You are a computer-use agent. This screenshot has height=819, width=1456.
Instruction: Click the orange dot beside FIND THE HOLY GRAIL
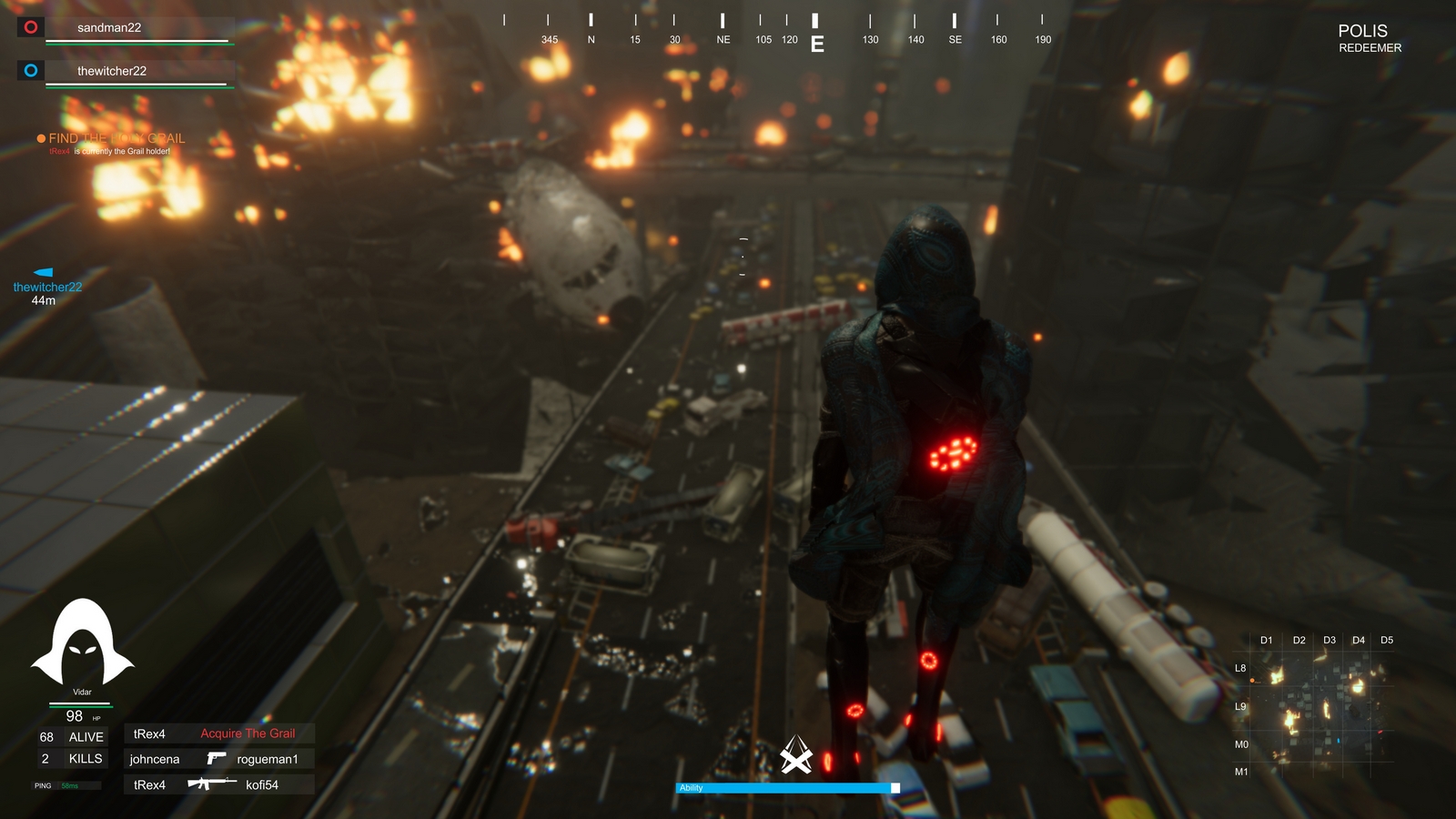40,137
